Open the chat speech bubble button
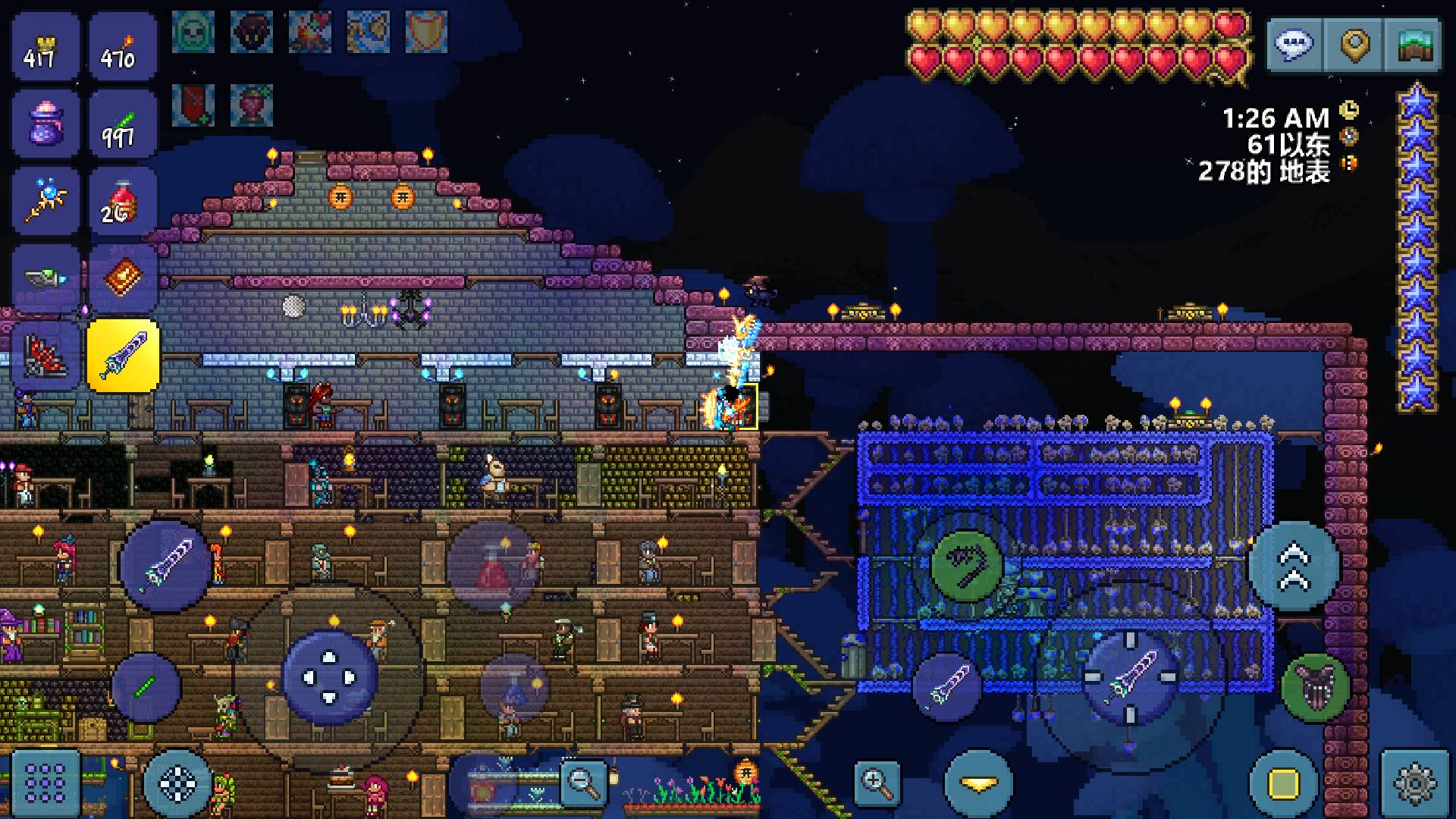Viewport: 1456px width, 819px height. [x=1294, y=45]
